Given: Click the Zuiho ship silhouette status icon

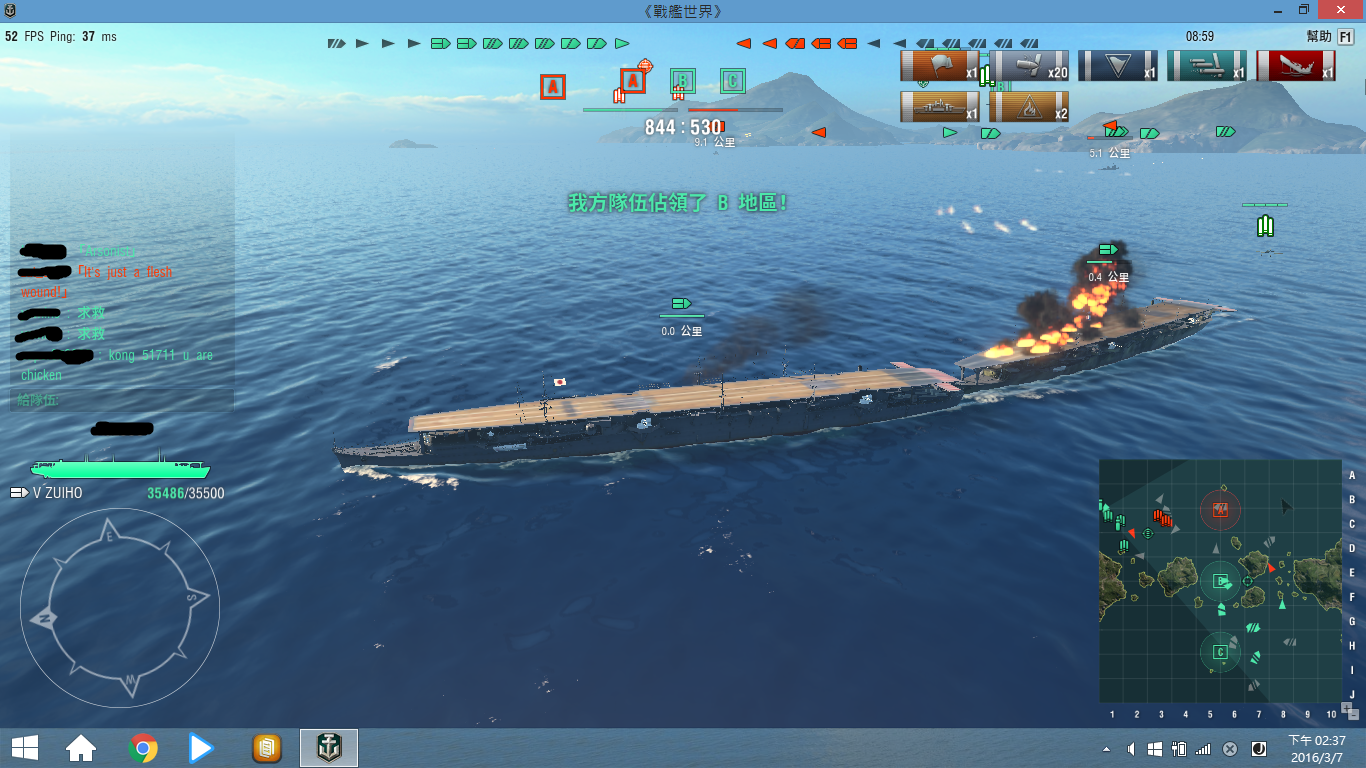Looking at the screenshot, I should click(x=120, y=467).
